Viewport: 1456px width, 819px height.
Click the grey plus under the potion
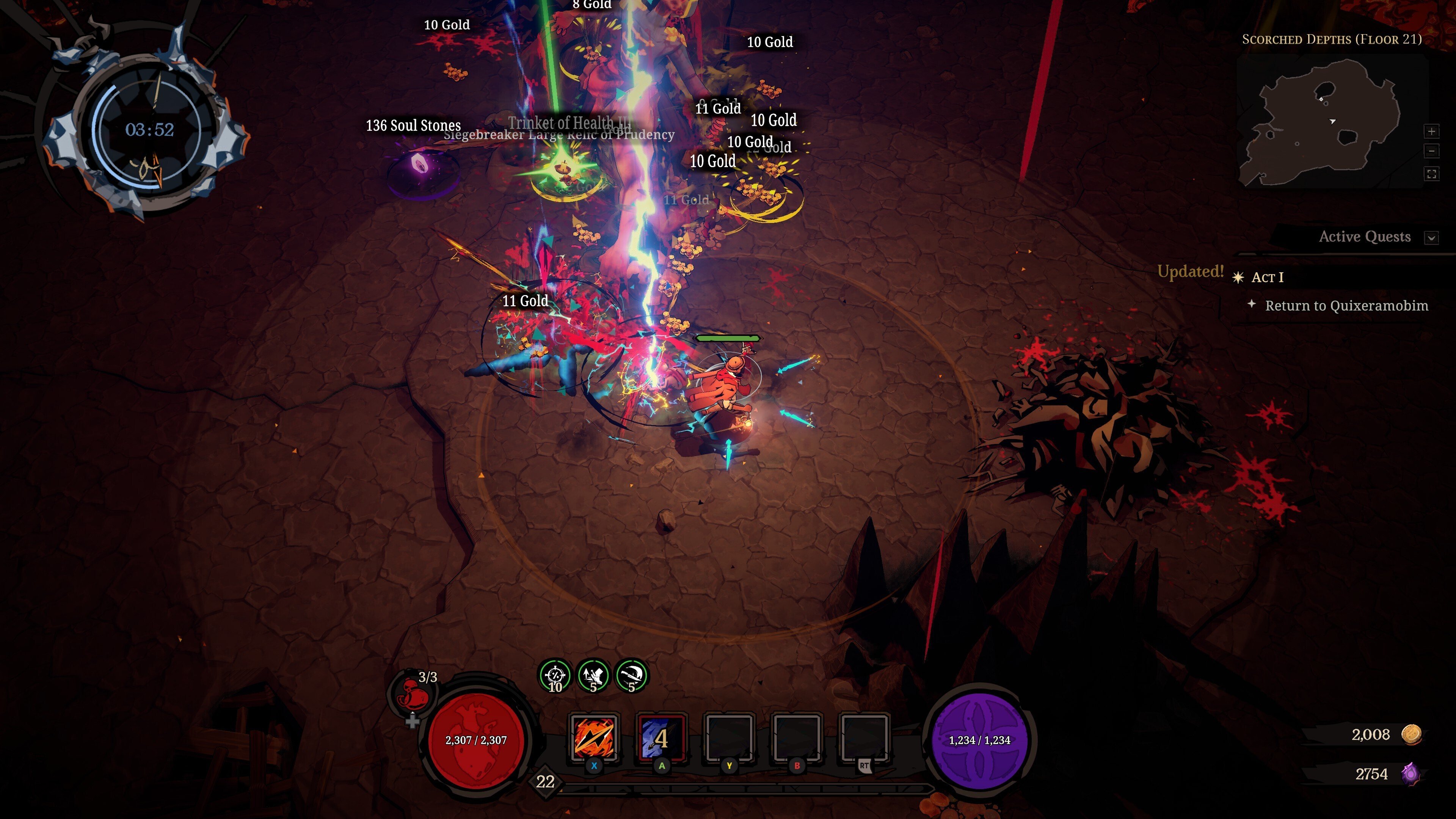[412, 721]
